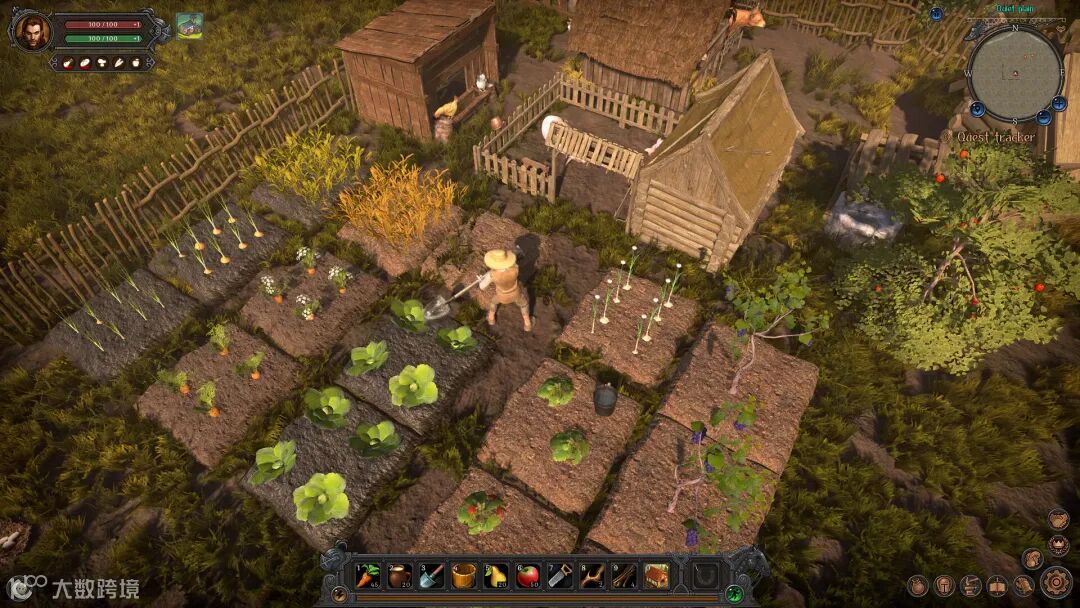The height and width of the screenshot is (608, 1080).
Task: Click the circular compass minimap
Action: pos(1014,73)
